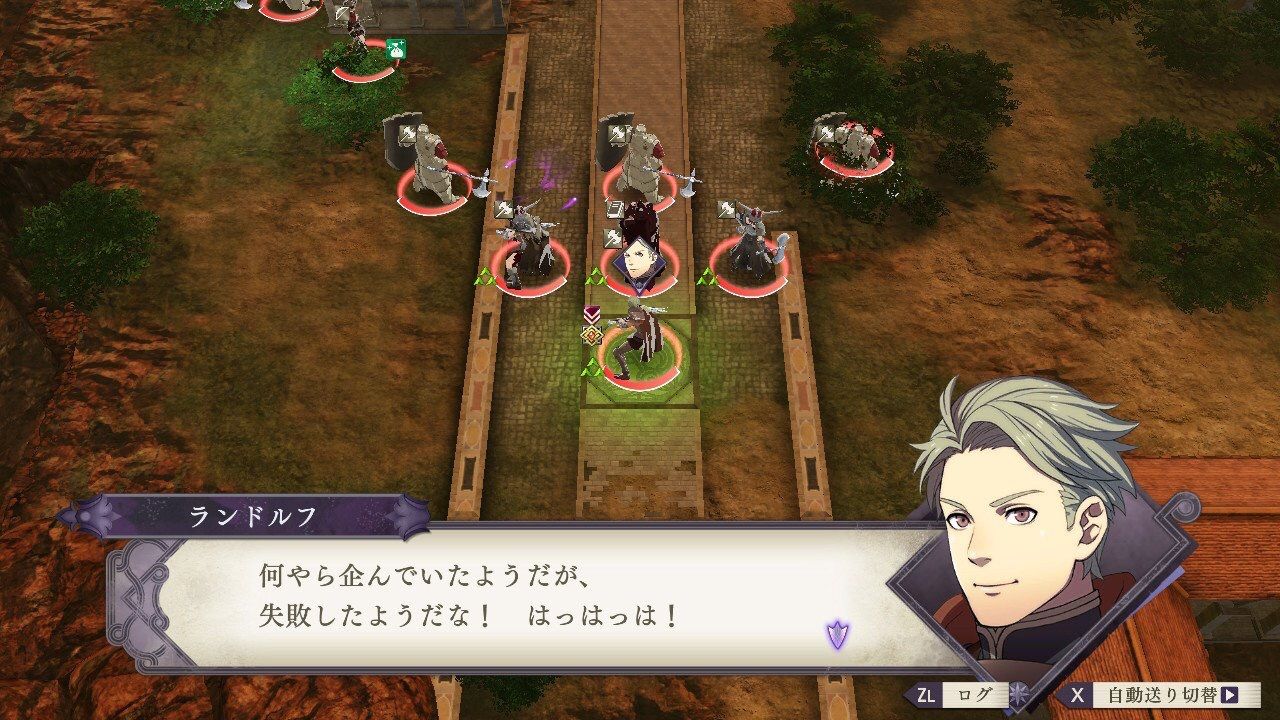Select the golden crest badge beside the player unit
Image resolution: width=1280 pixels, height=720 pixels.
(x=592, y=335)
